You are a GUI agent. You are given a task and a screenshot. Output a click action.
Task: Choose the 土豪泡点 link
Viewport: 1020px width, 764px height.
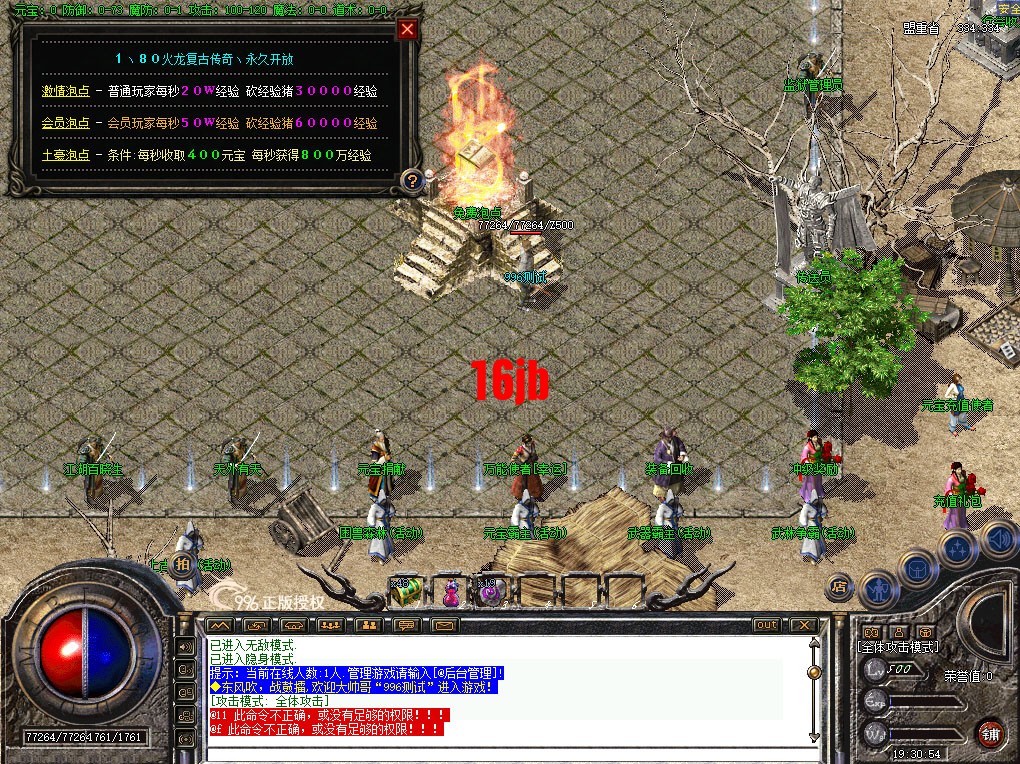[x=65, y=156]
